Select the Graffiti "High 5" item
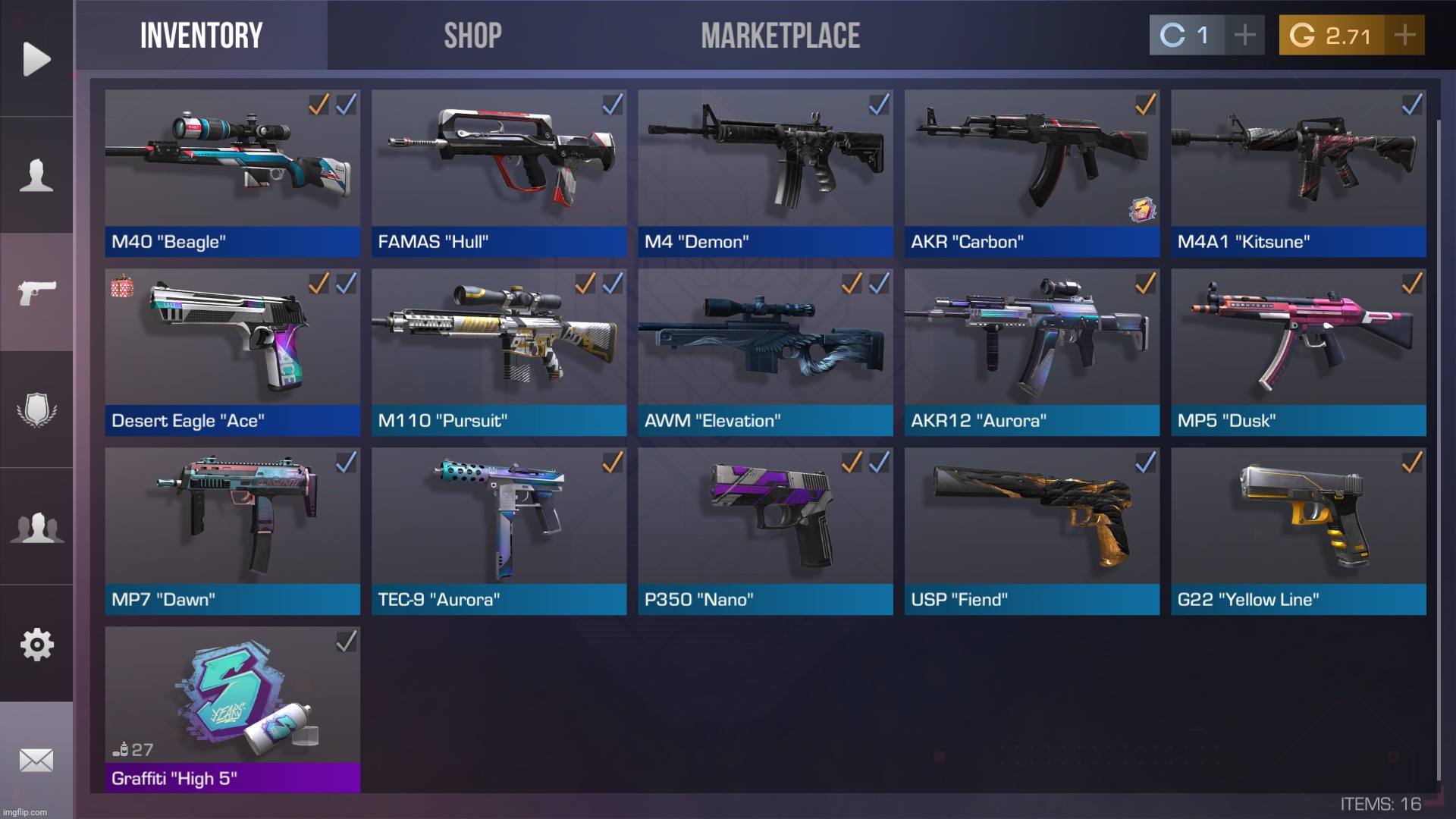 pos(232,710)
